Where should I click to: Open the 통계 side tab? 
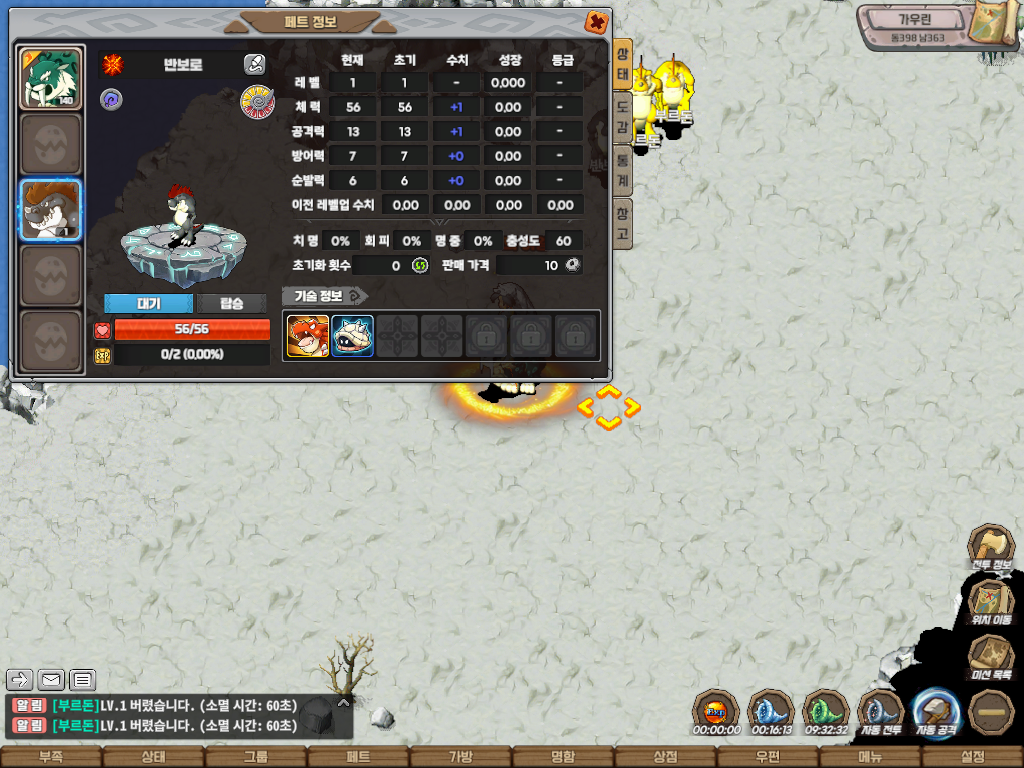pyautogui.click(x=622, y=170)
